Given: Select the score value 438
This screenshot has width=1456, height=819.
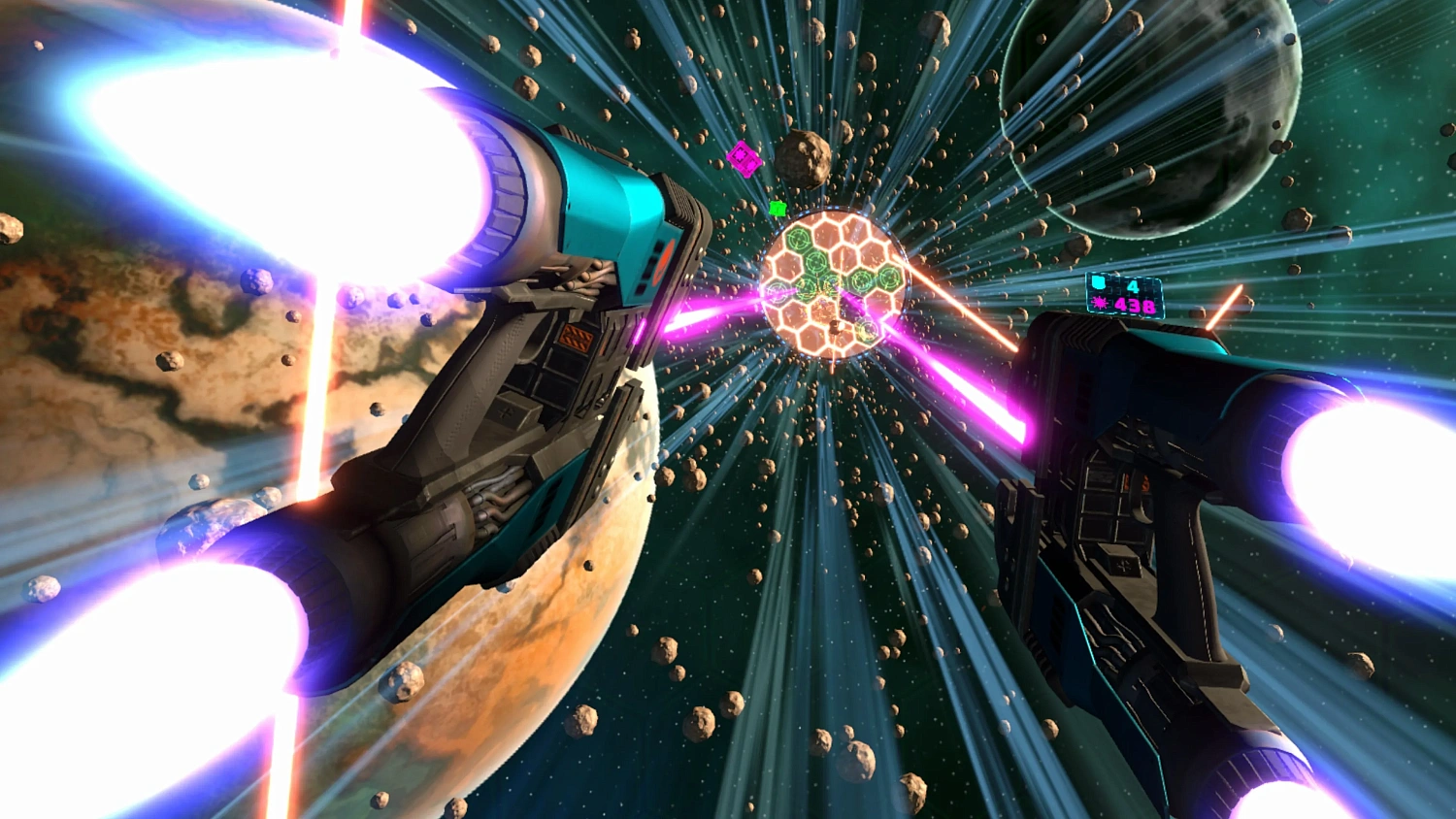Looking at the screenshot, I should tap(1135, 305).
